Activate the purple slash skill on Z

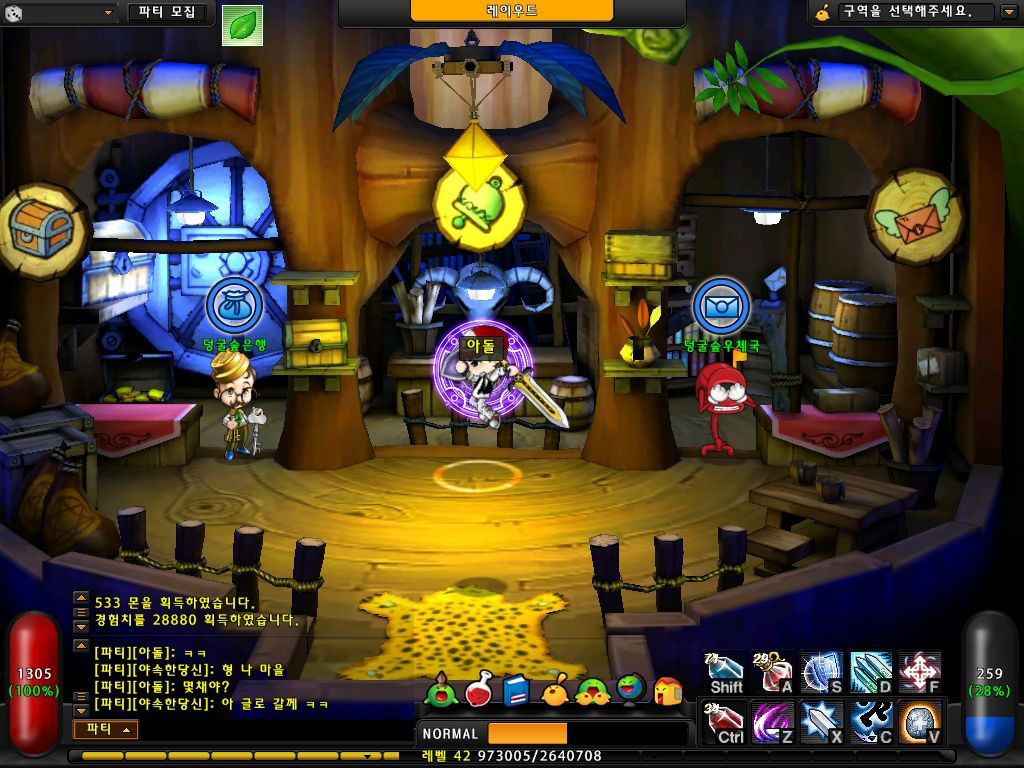[x=774, y=722]
